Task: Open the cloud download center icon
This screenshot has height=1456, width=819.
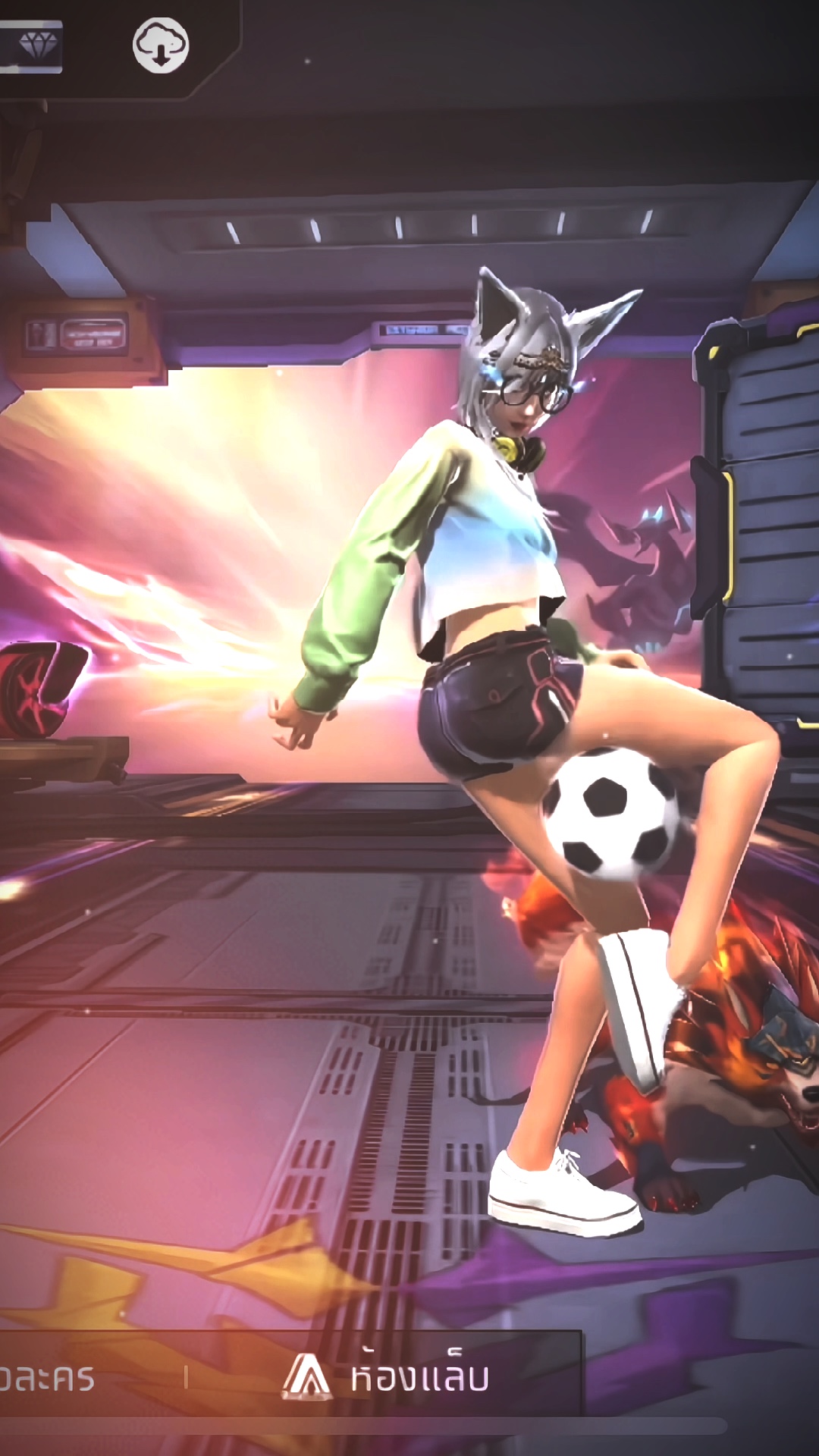Action: (161, 45)
